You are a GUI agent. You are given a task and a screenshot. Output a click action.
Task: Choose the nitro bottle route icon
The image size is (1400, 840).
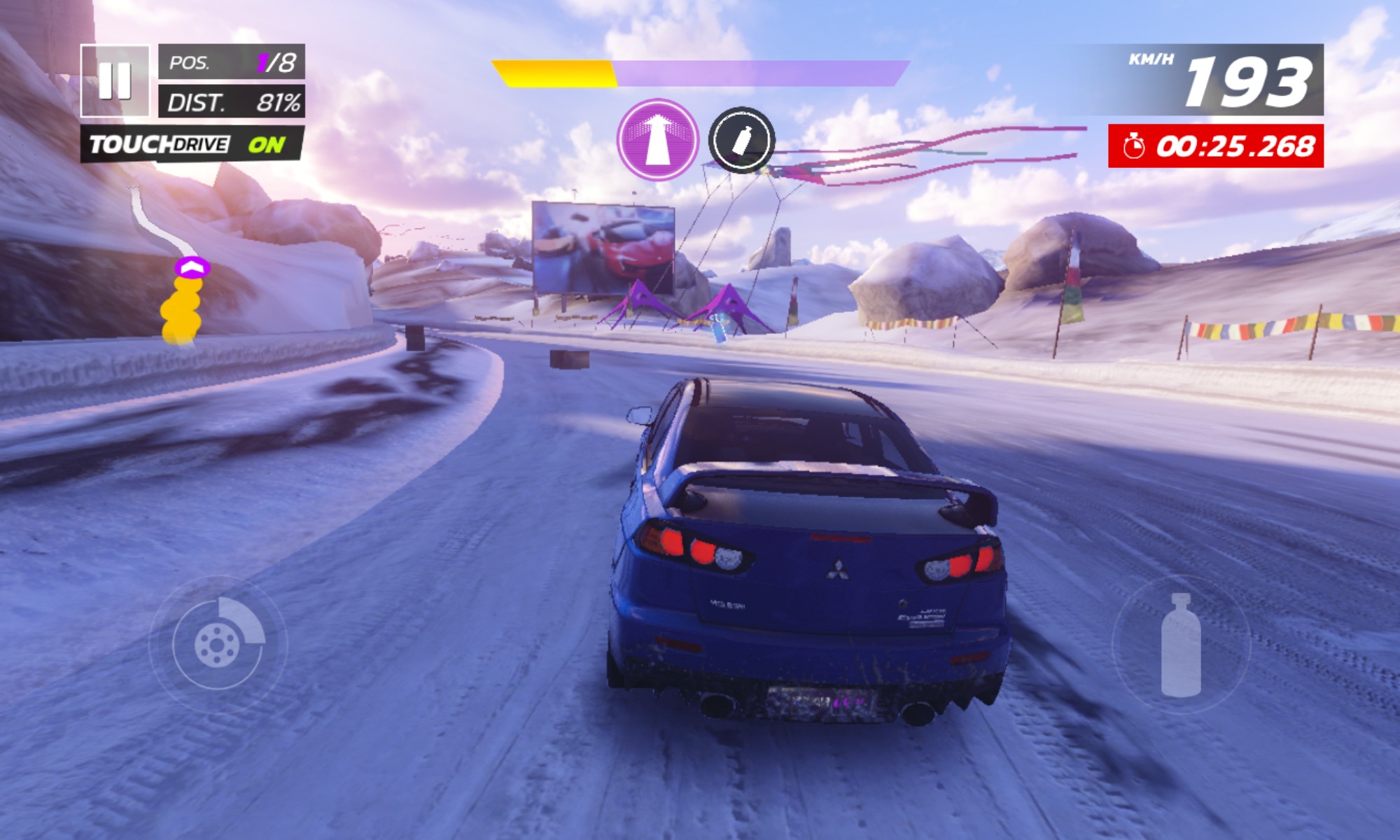(x=741, y=140)
